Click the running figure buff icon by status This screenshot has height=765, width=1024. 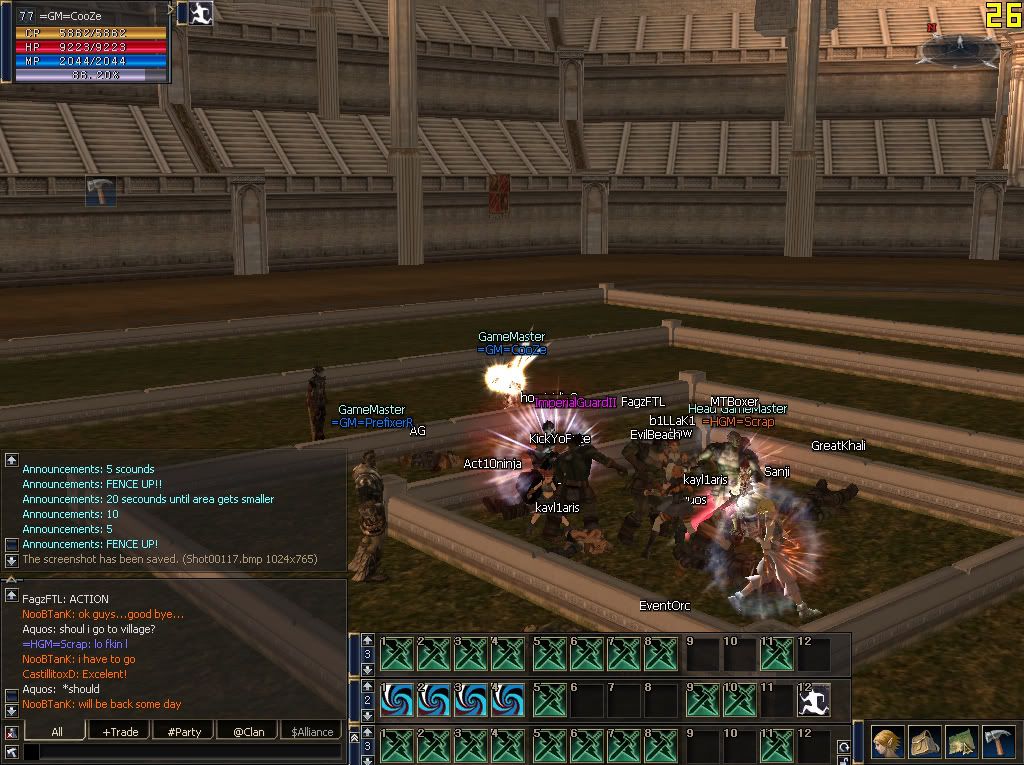coord(202,13)
